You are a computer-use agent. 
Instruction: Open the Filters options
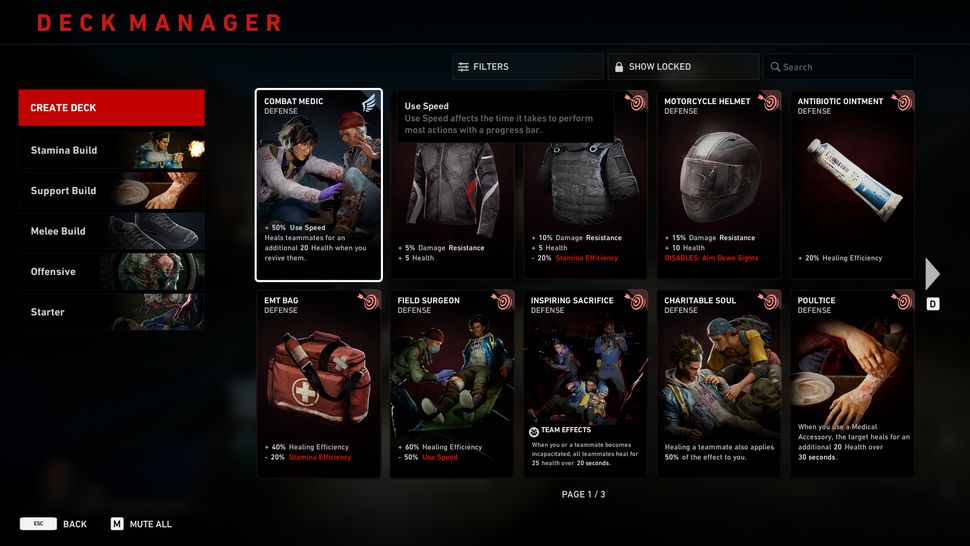coord(526,67)
